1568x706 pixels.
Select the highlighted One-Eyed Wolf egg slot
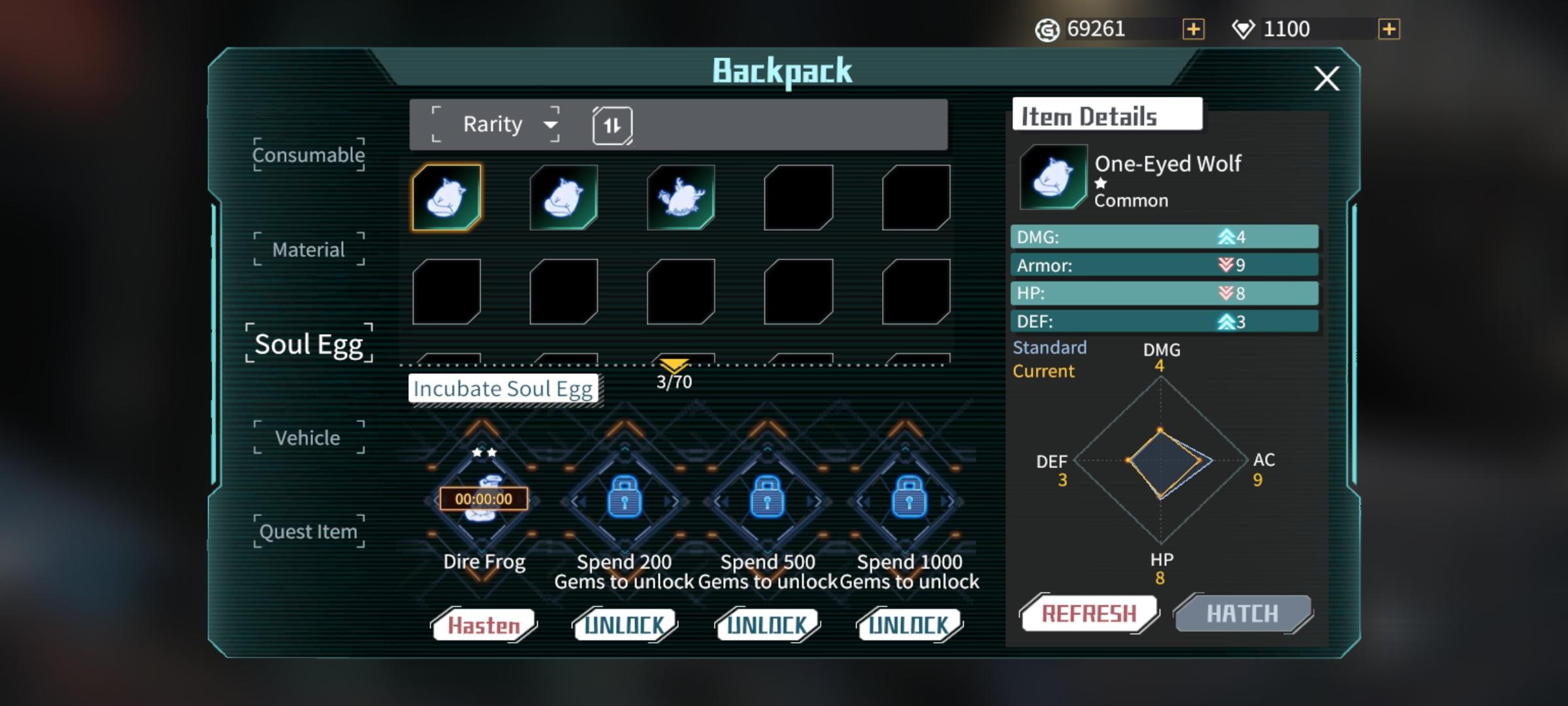pos(447,197)
